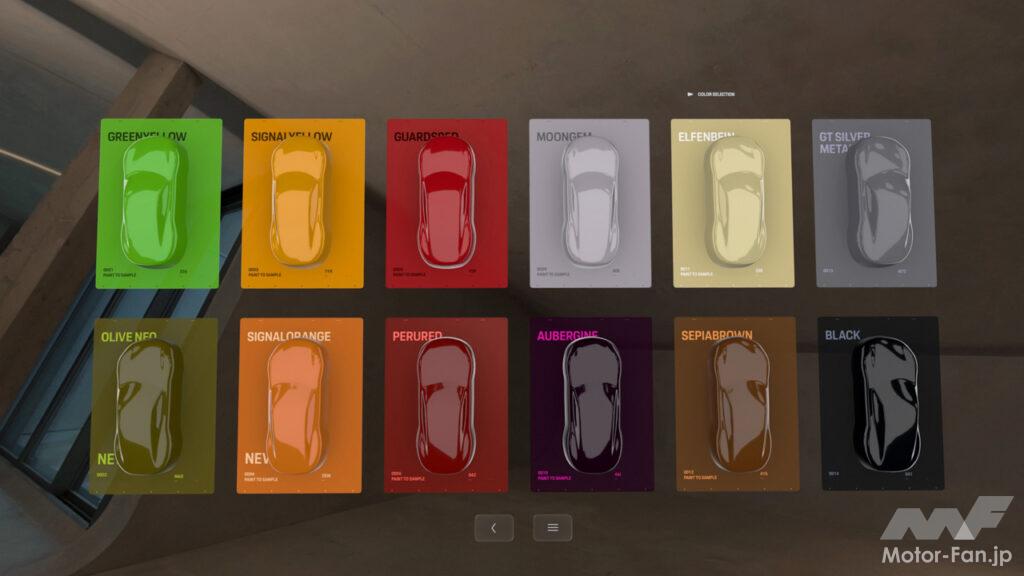
Task: Open the hamburger menu button
Action: point(552,528)
